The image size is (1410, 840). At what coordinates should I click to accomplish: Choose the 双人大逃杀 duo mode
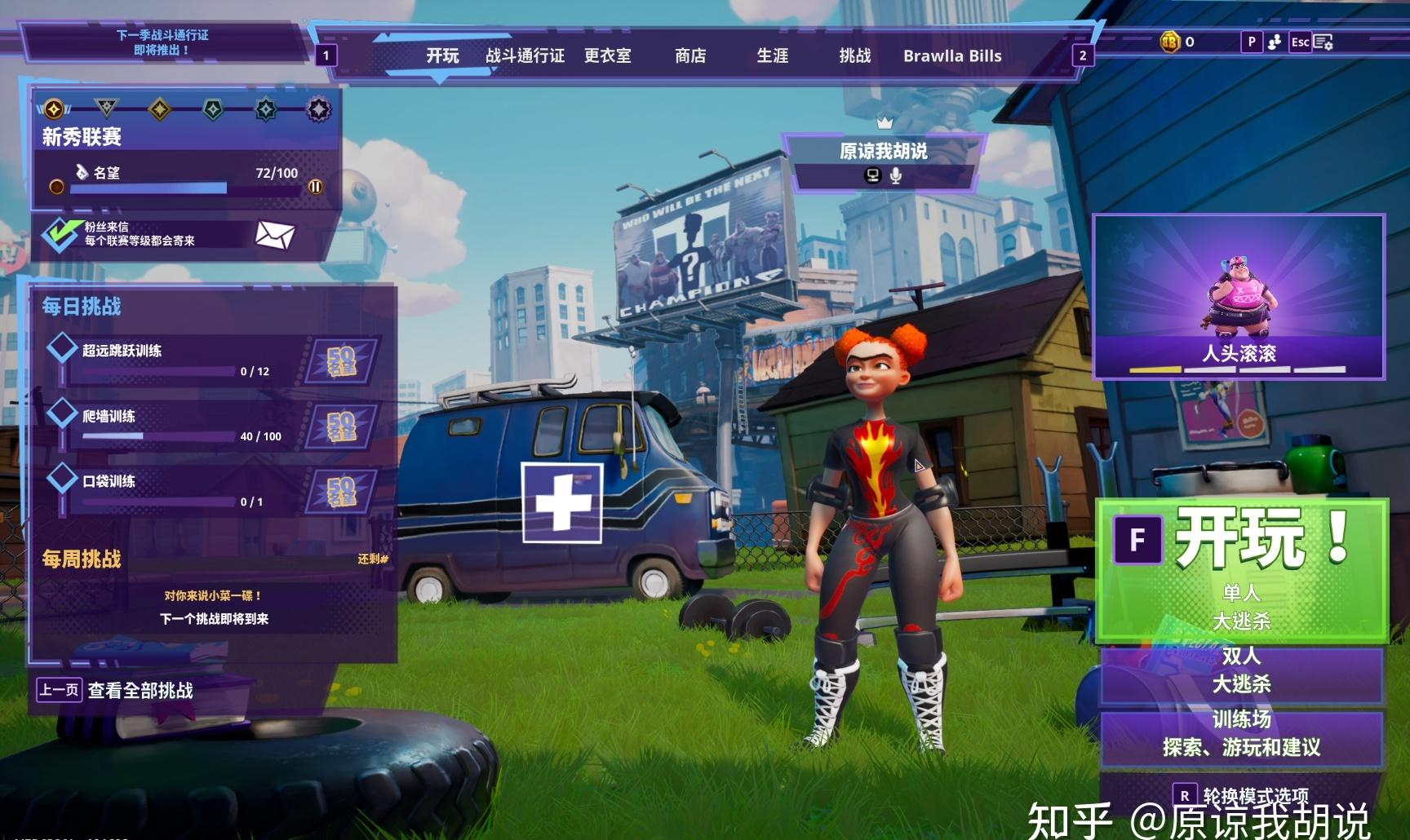pyautogui.click(x=1240, y=670)
